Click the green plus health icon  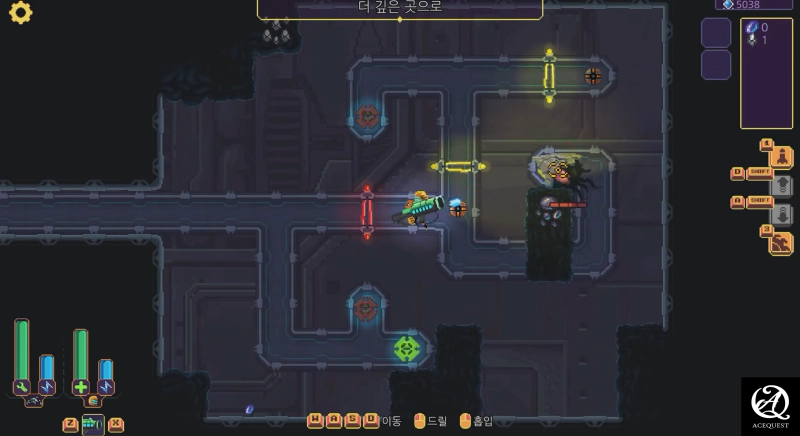(x=81, y=387)
